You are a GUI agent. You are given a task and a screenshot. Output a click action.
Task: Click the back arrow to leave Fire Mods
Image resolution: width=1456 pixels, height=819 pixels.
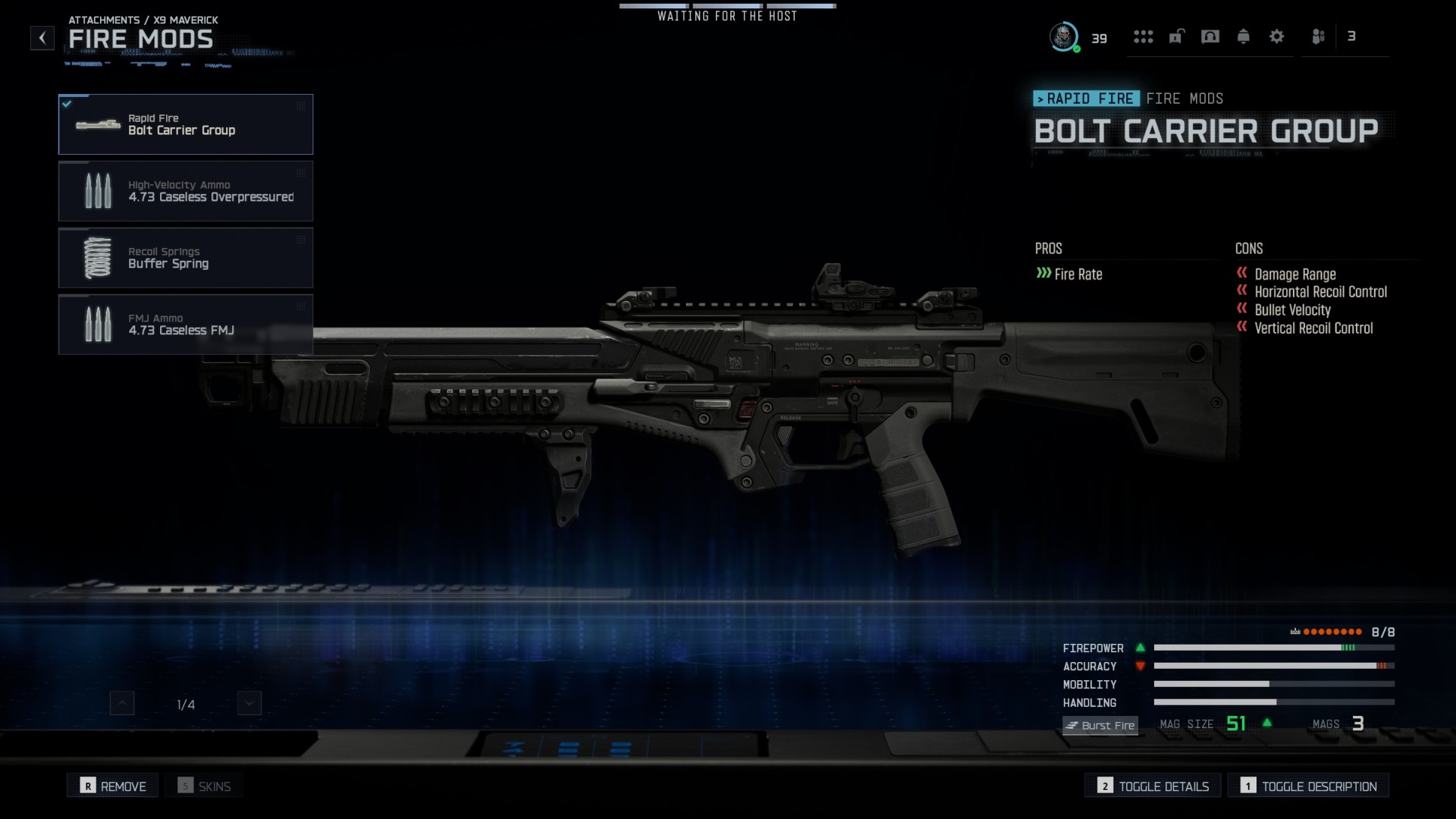[42, 37]
